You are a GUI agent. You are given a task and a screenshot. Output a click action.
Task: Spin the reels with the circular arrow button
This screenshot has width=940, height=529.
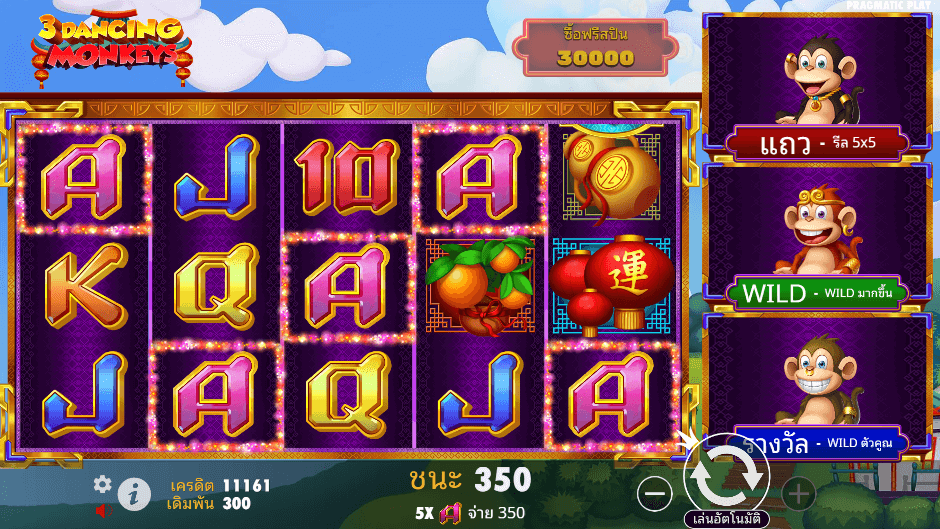tap(727, 475)
